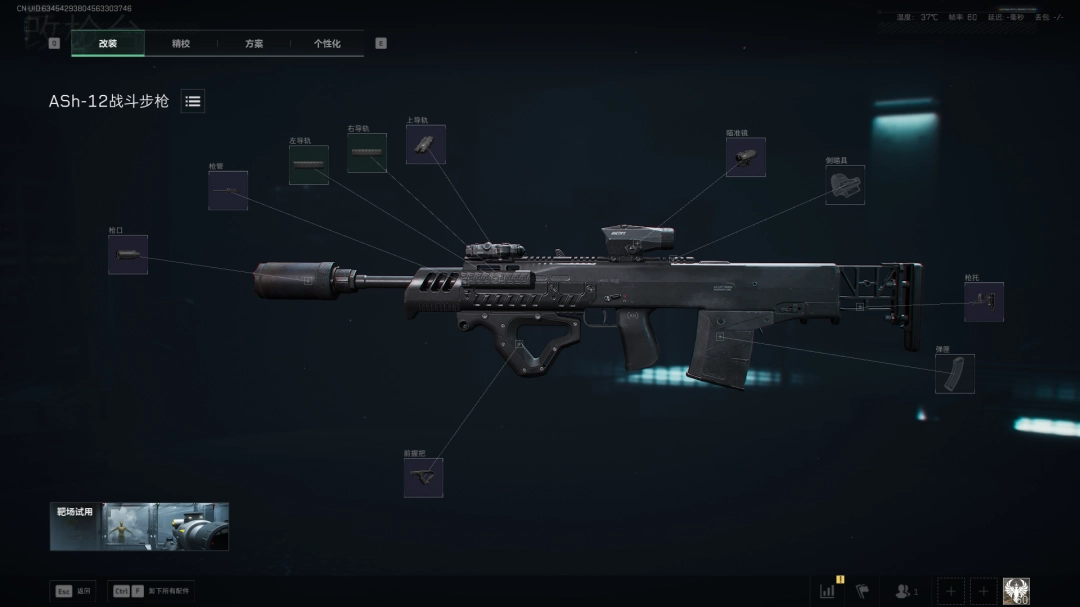Switch to the 改装 tab
The height and width of the screenshot is (607, 1080).
click(108, 44)
